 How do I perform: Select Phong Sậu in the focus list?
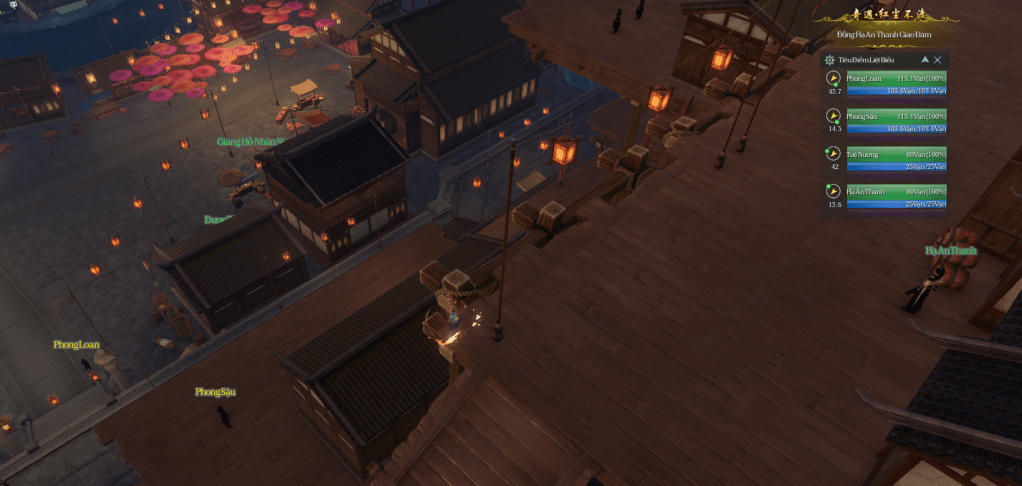click(x=896, y=116)
